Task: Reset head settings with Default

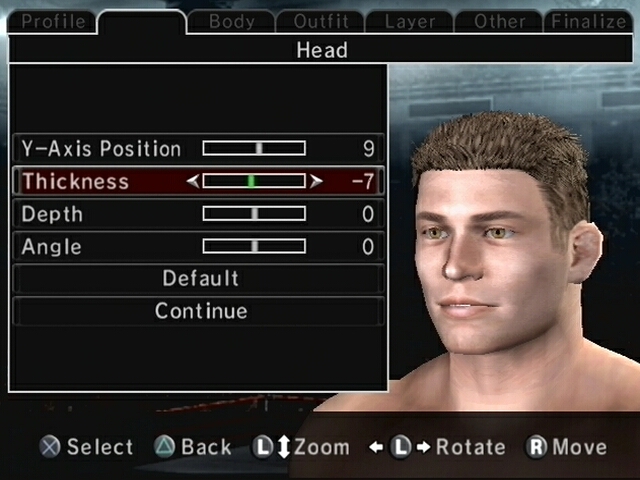Action: [200, 278]
